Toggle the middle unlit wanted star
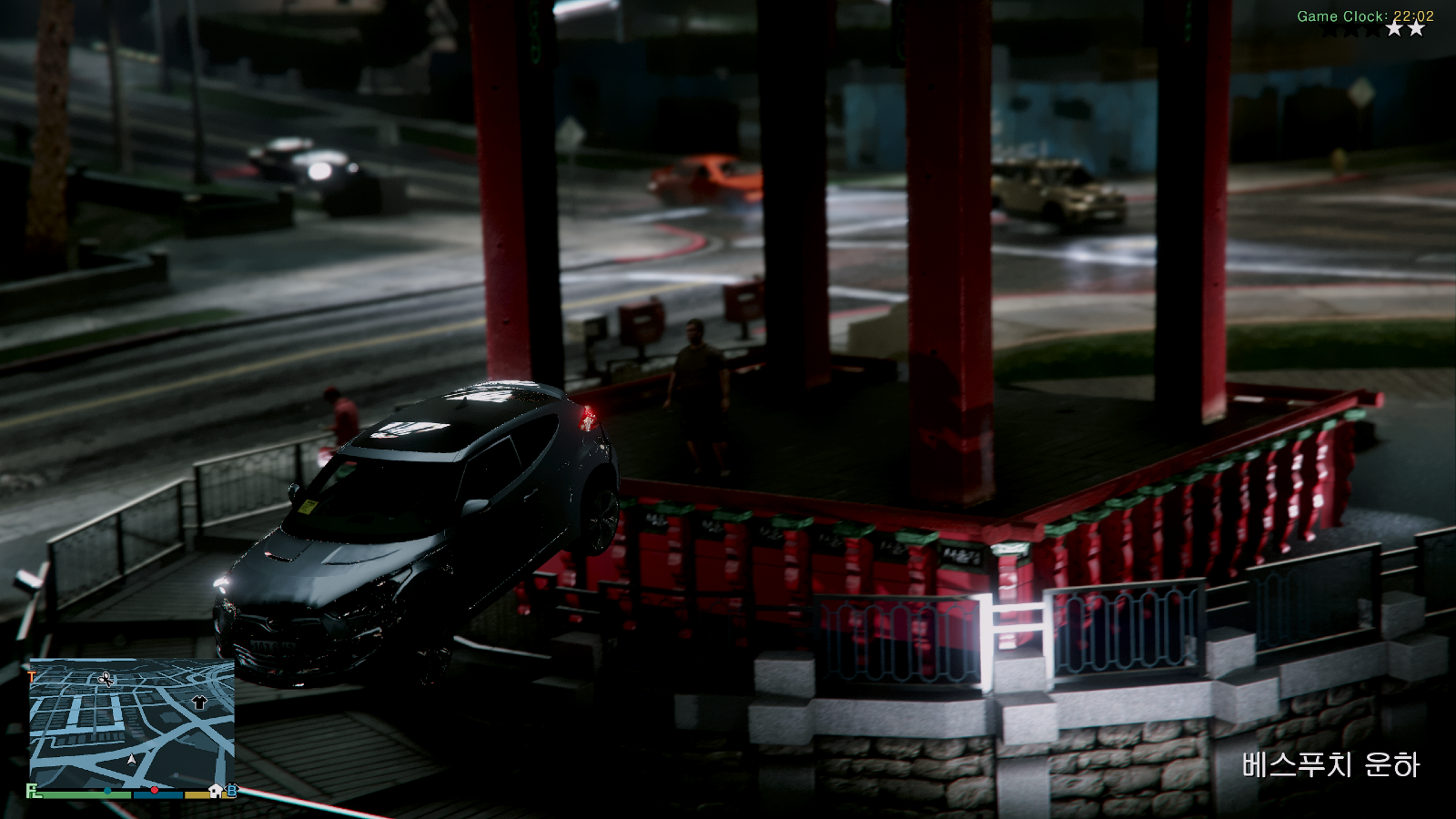This screenshot has height=819, width=1456. [1351, 29]
